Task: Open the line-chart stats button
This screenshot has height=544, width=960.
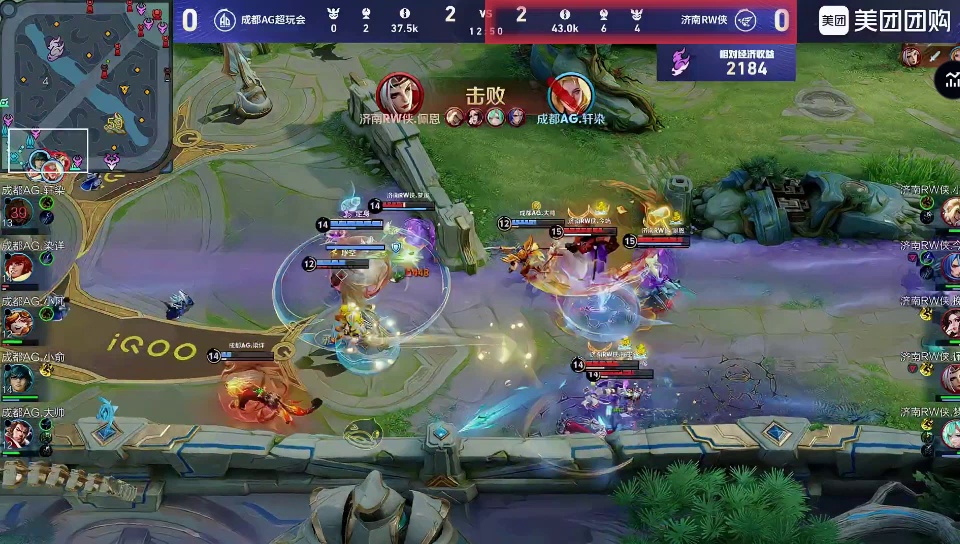Action: click(x=947, y=81)
